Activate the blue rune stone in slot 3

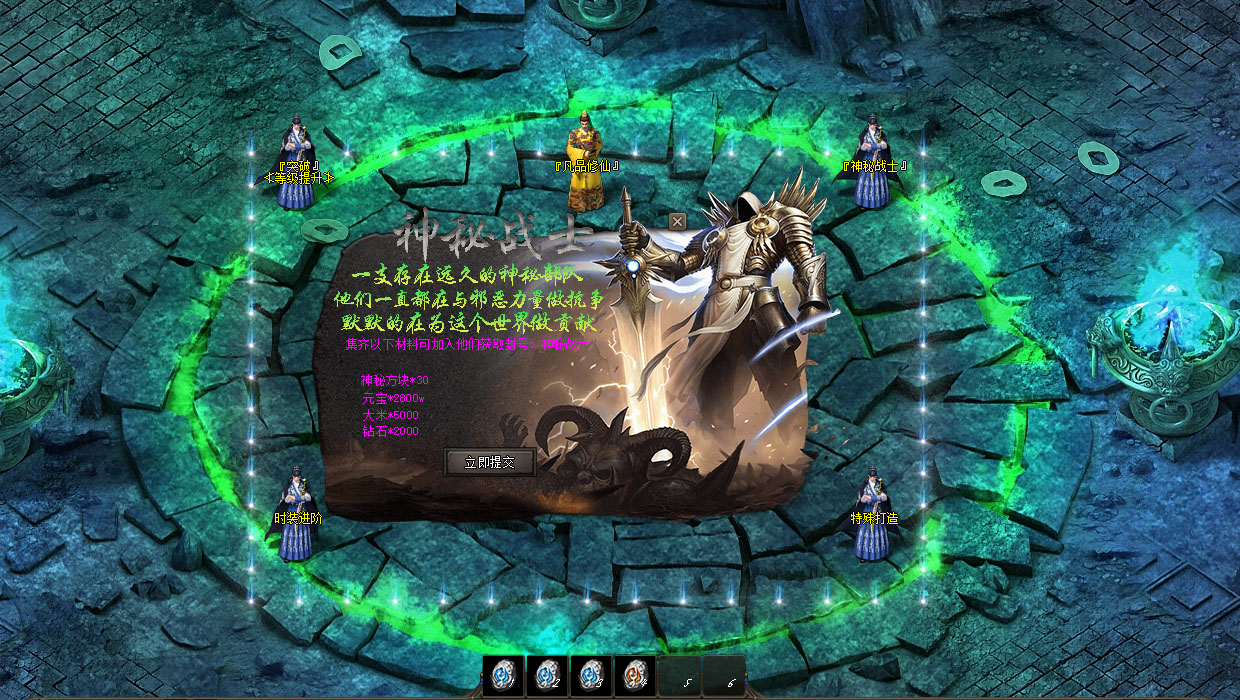(x=591, y=676)
